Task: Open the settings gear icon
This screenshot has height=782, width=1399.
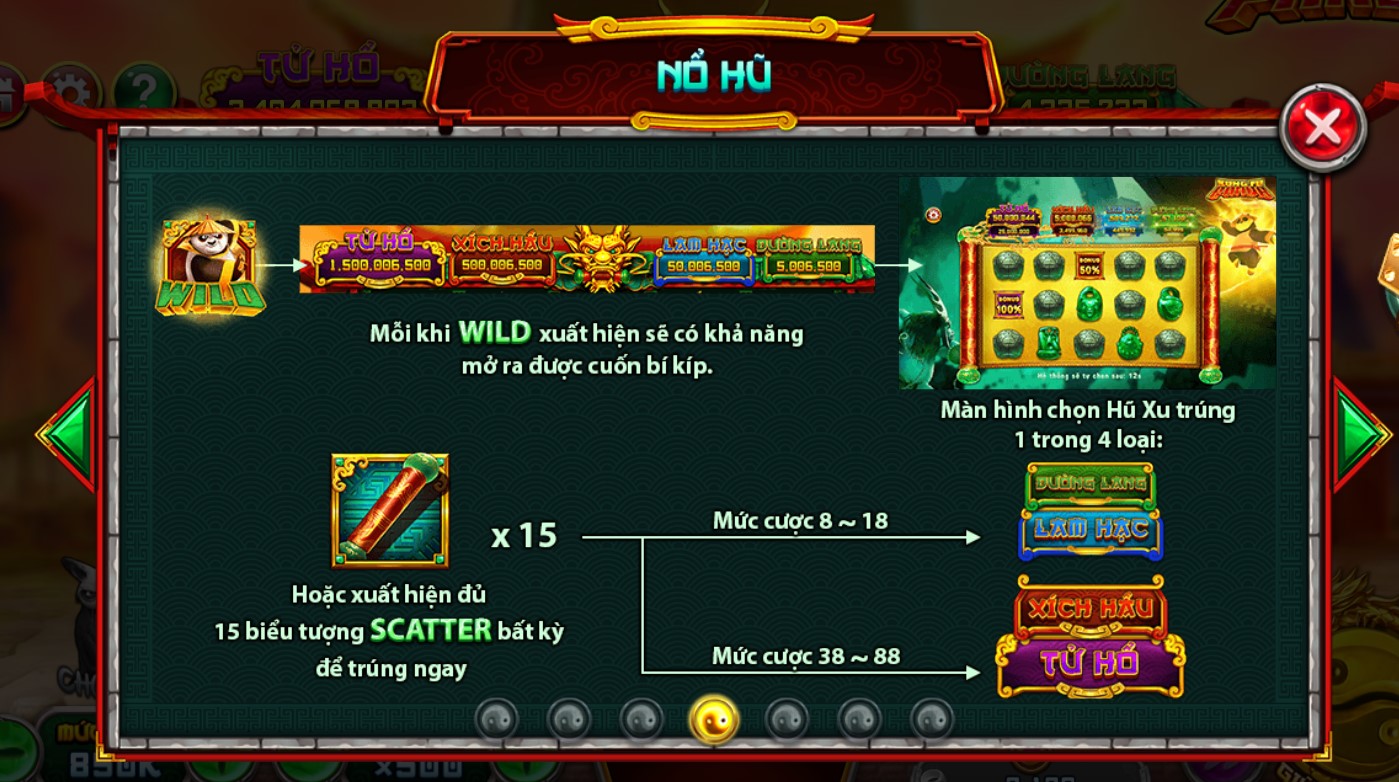Action: pos(70,88)
